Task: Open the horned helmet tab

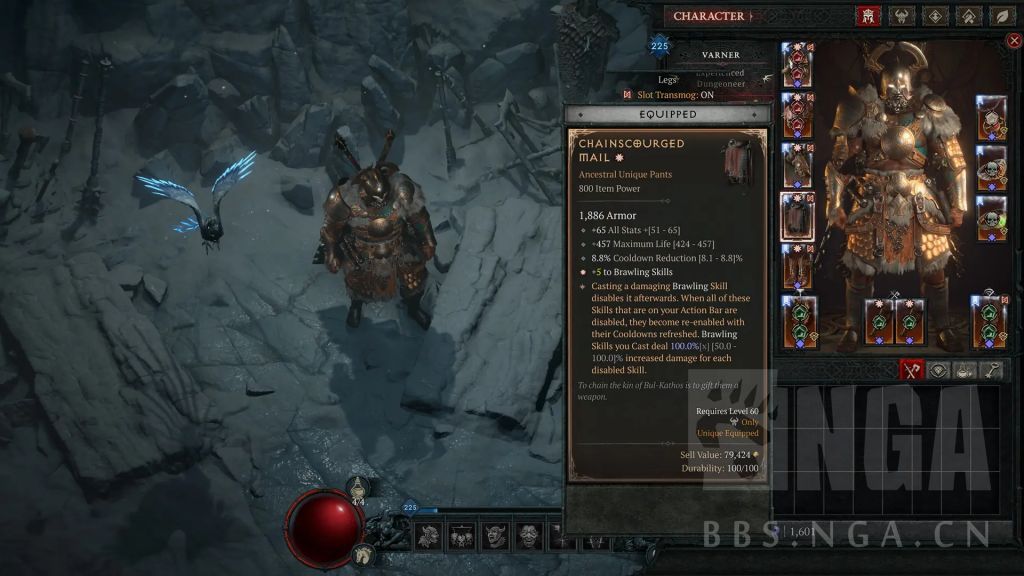Action: (903, 16)
